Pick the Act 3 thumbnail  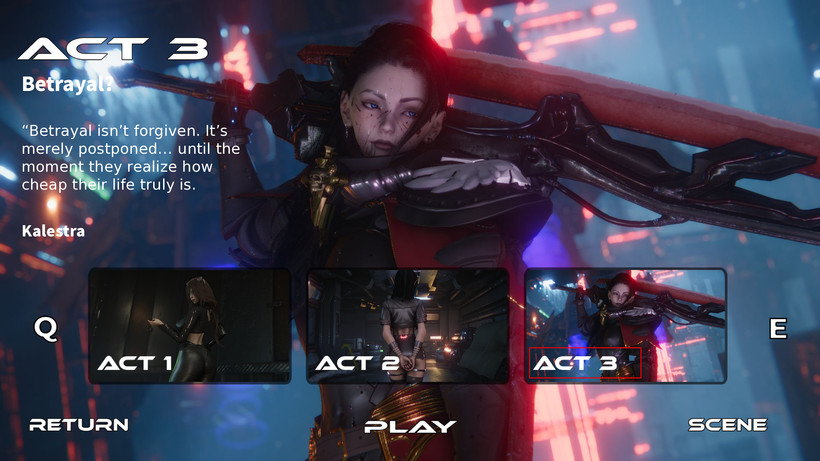coord(625,325)
